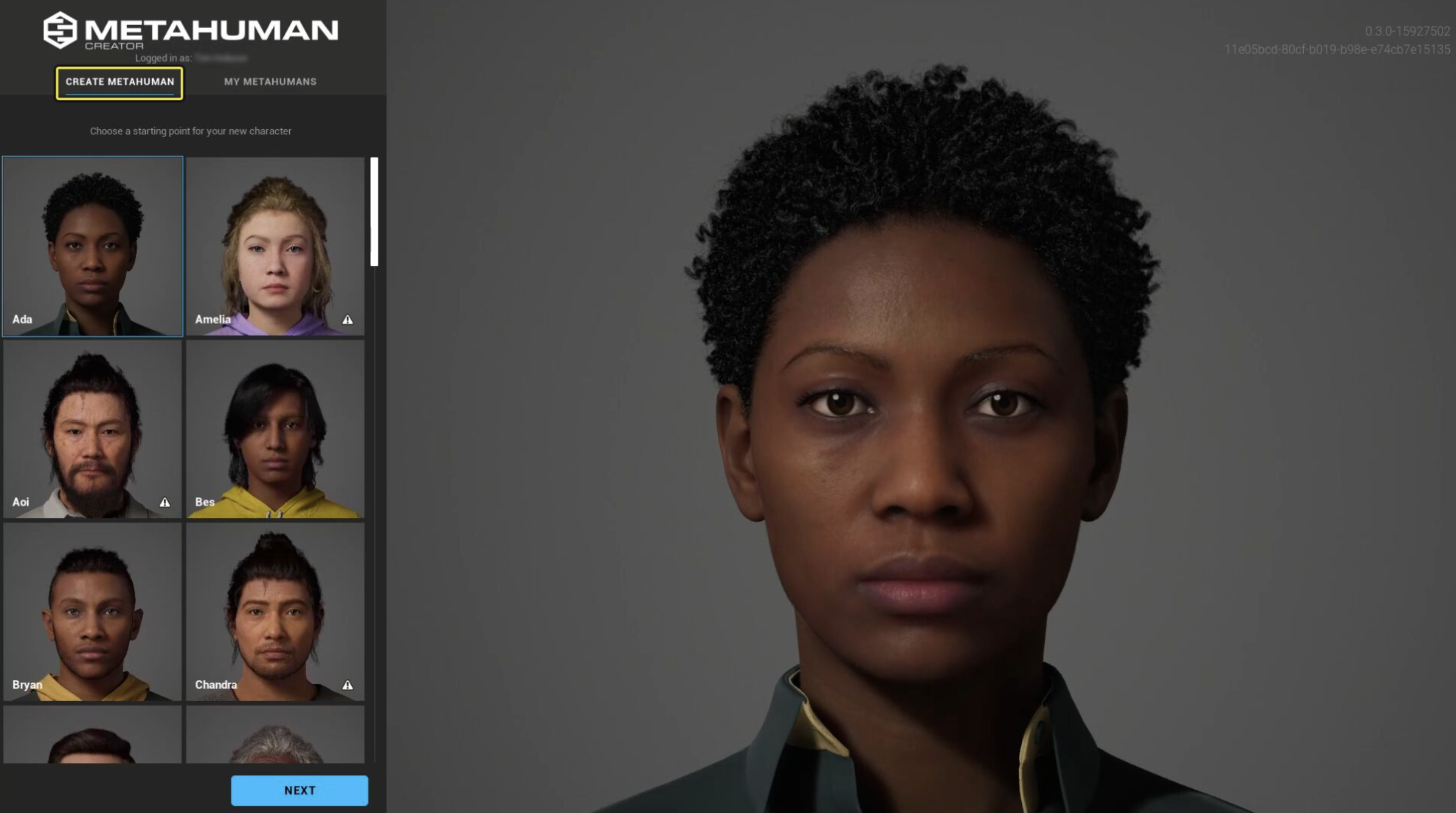Choose the Amelia character preset
This screenshot has height=813, width=1456.
click(275, 247)
